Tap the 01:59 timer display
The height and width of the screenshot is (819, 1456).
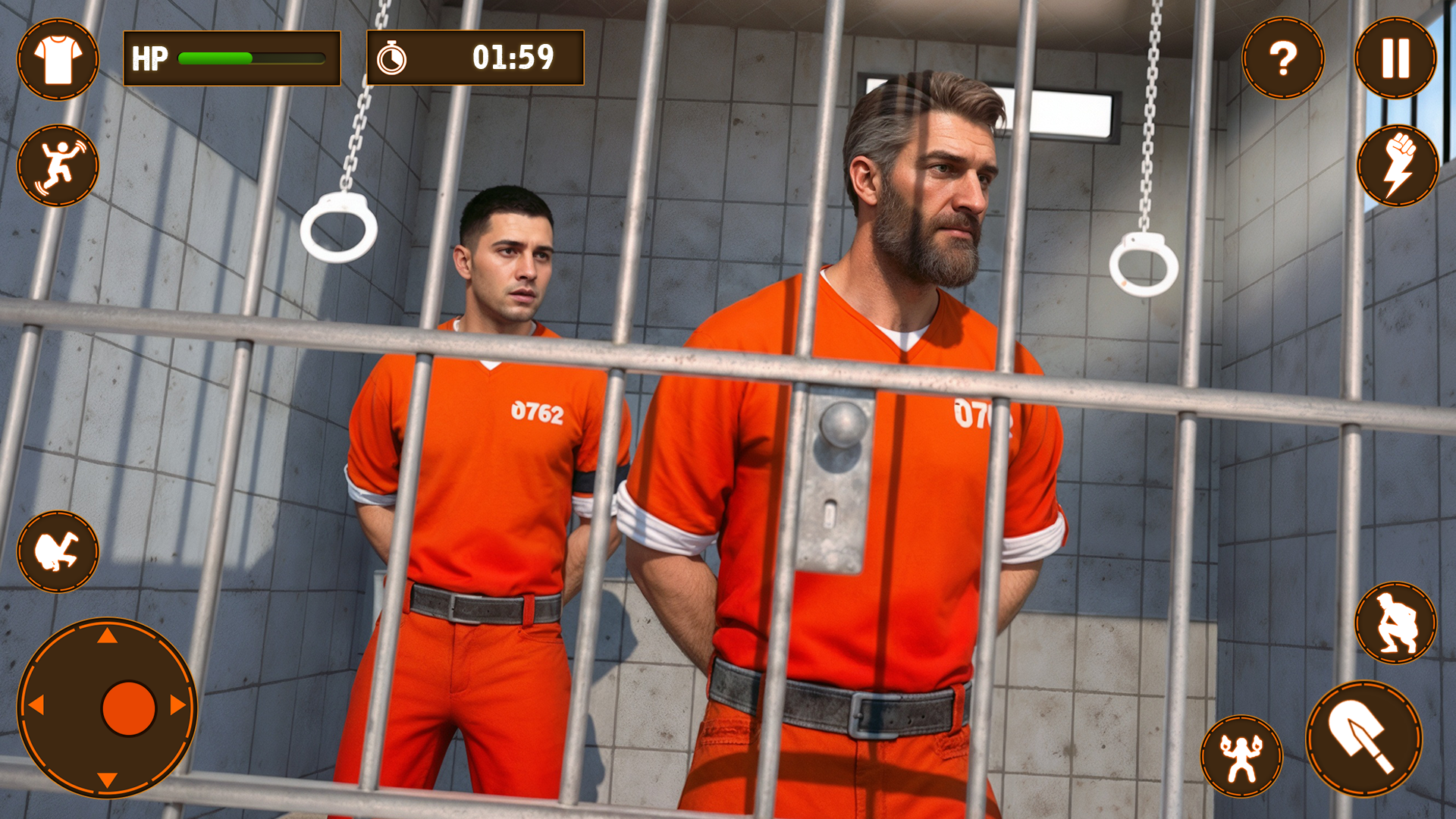pos(512,56)
